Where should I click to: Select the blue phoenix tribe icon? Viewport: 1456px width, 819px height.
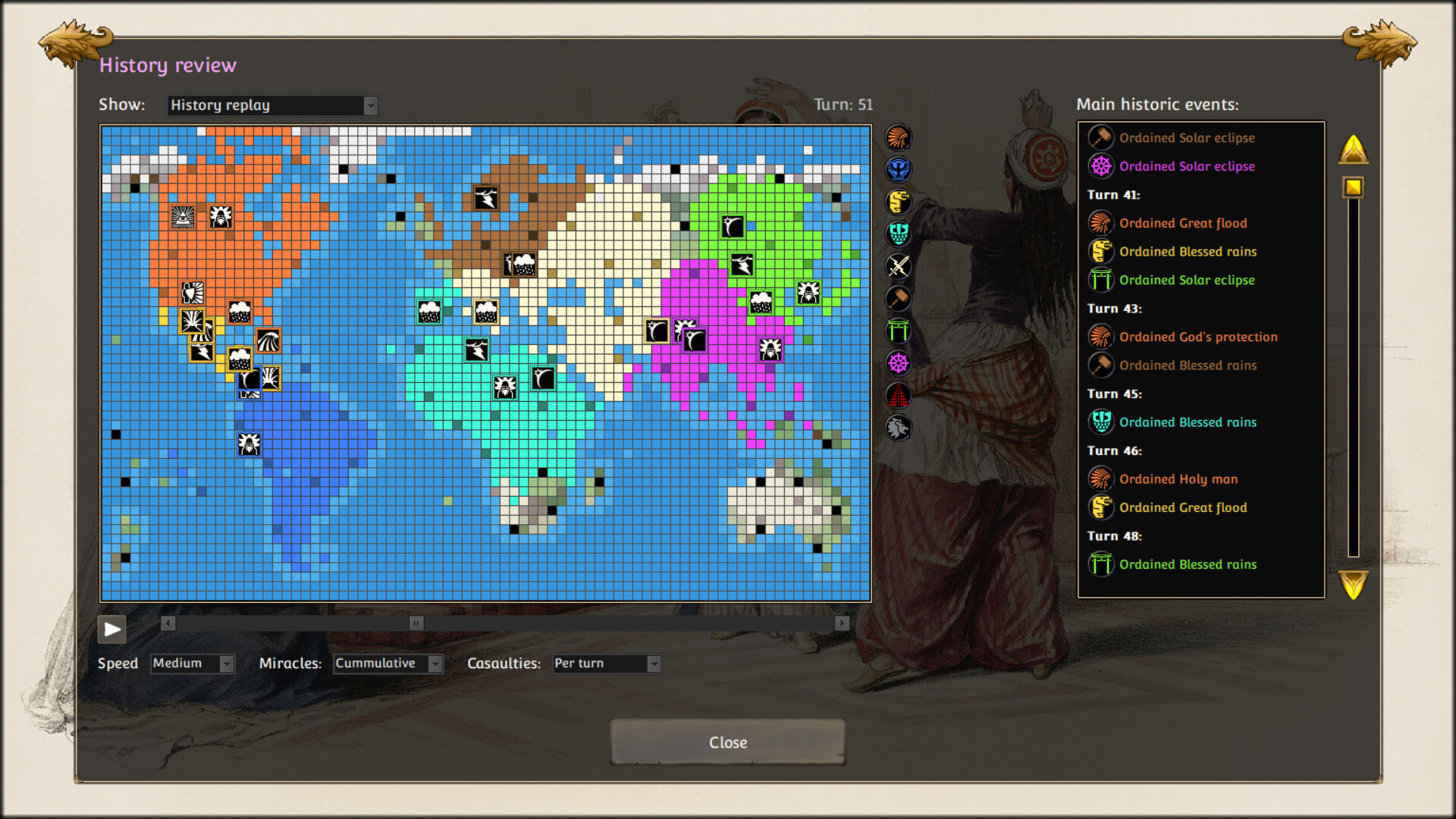click(898, 170)
